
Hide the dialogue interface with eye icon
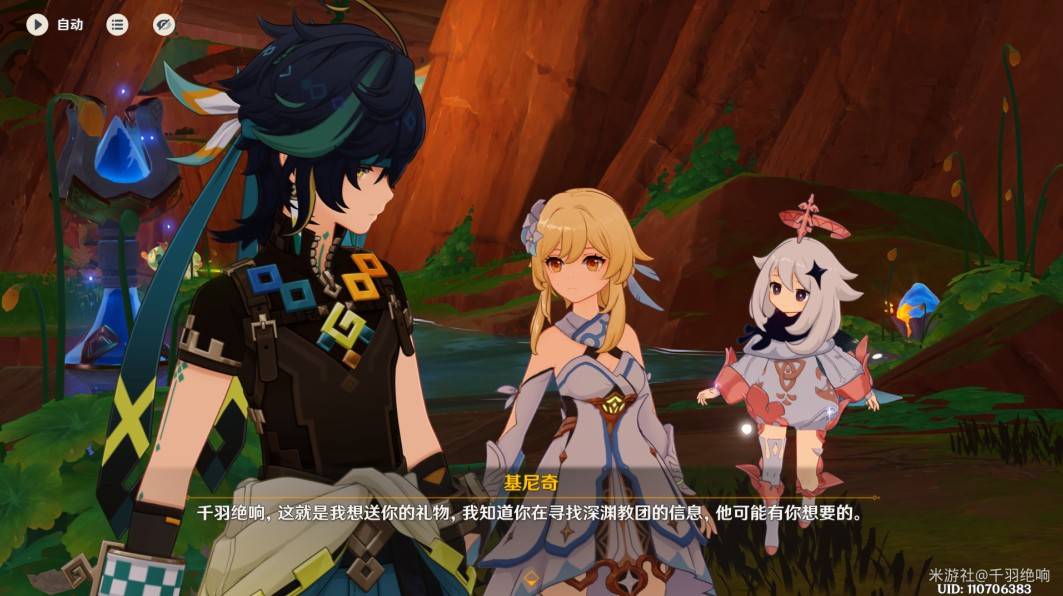pyautogui.click(x=164, y=24)
